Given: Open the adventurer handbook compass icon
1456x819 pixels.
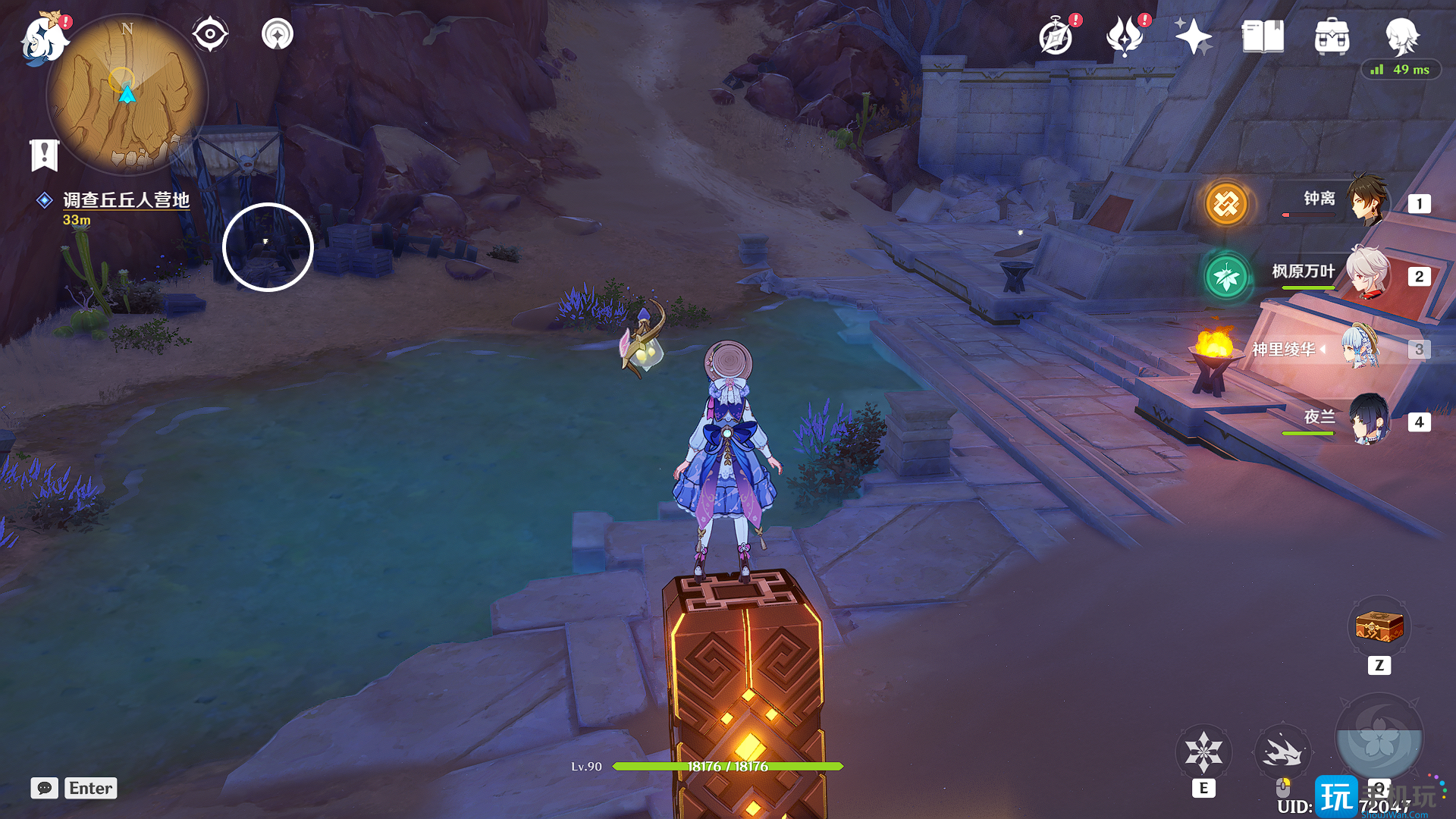Looking at the screenshot, I should click(1056, 36).
